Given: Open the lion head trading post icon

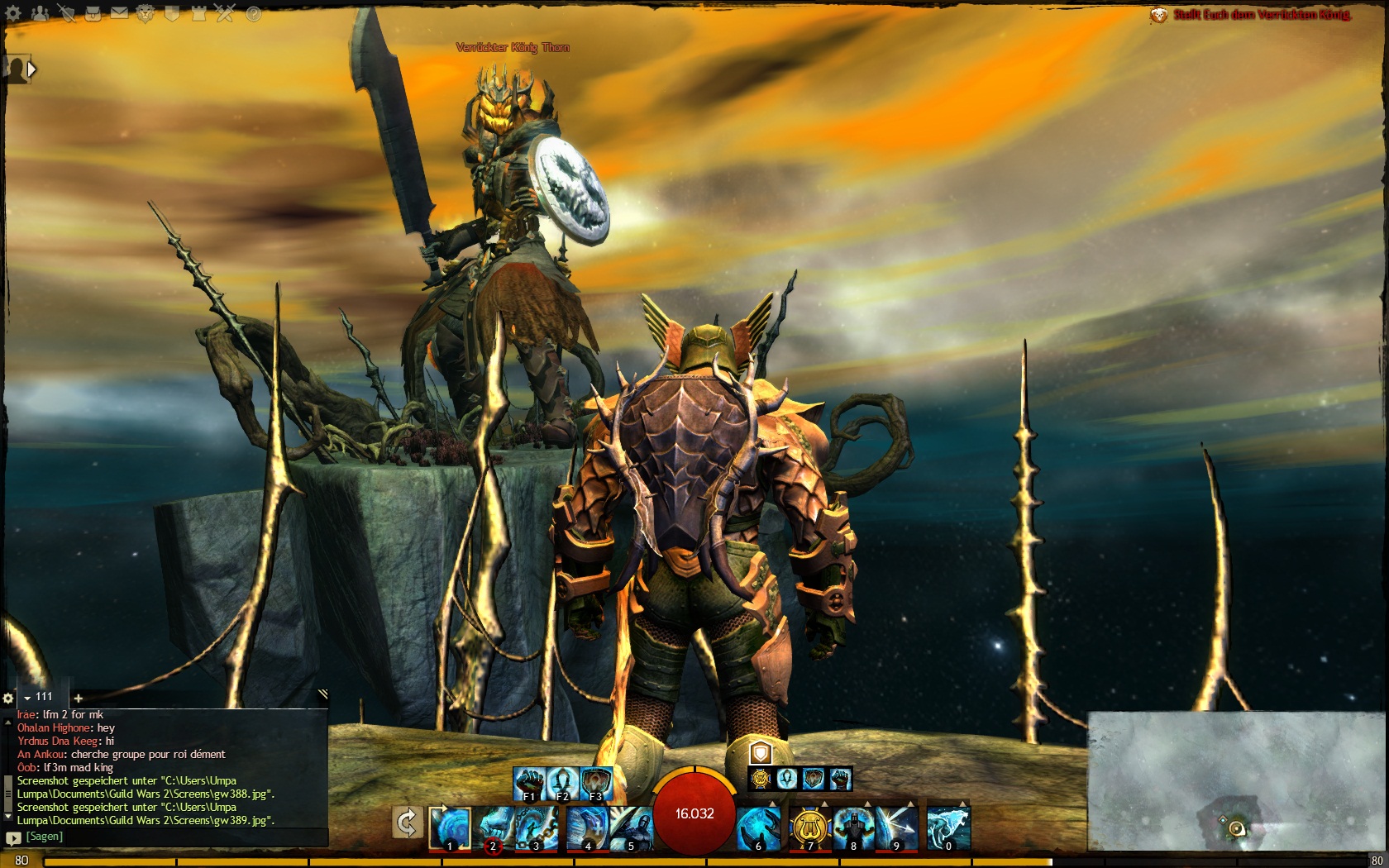Looking at the screenshot, I should point(146,14).
